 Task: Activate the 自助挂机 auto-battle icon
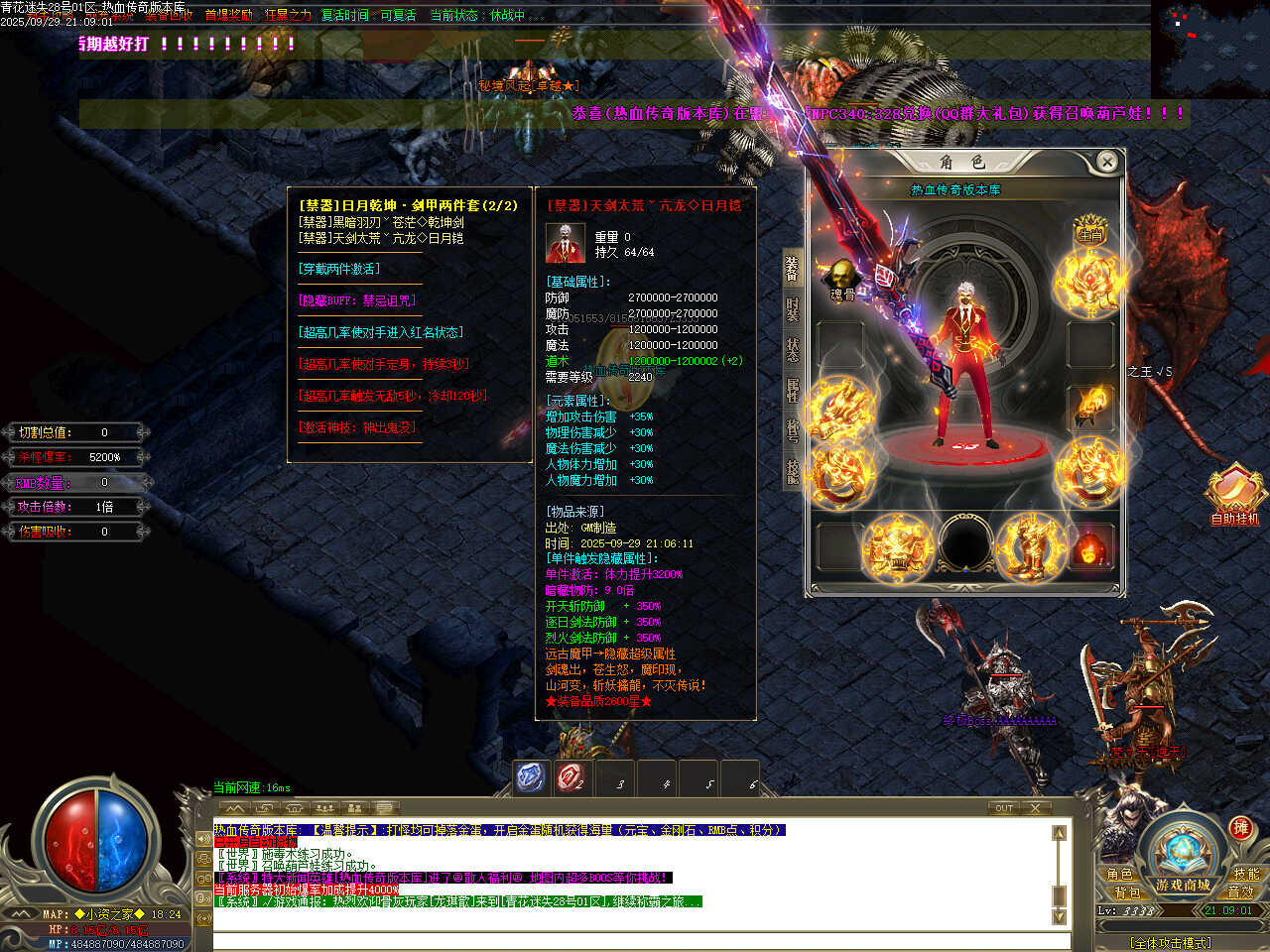click(1233, 493)
